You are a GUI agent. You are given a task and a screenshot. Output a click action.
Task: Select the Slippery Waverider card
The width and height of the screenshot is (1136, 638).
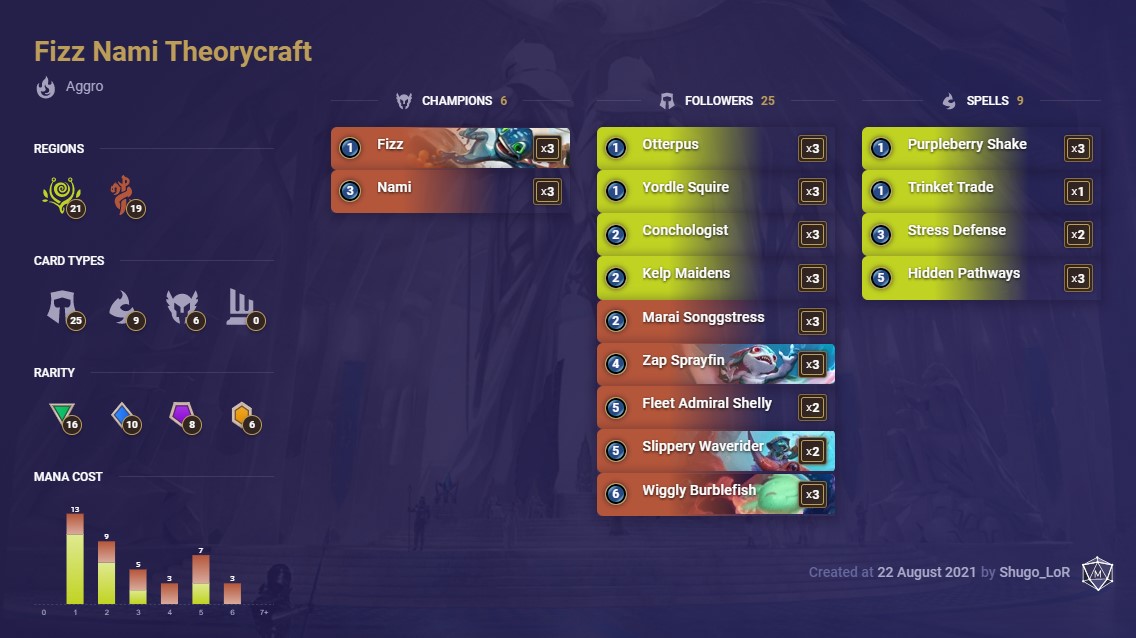click(x=715, y=449)
